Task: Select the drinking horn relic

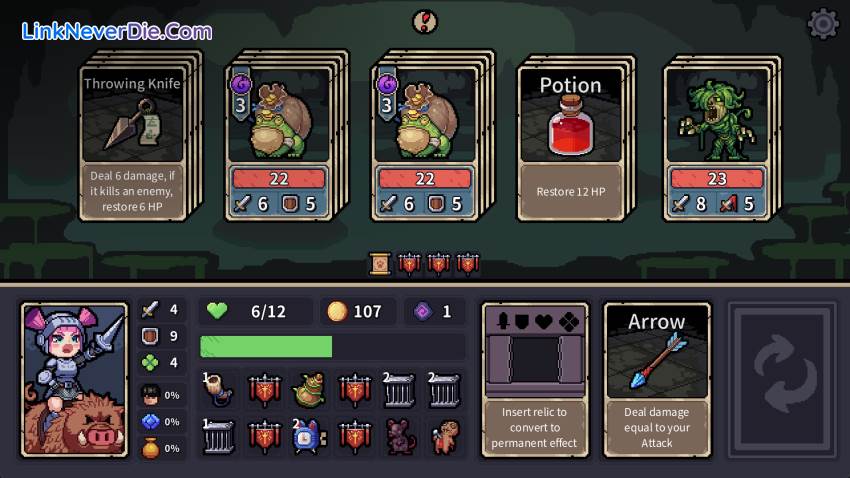Action: click(220, 390)
